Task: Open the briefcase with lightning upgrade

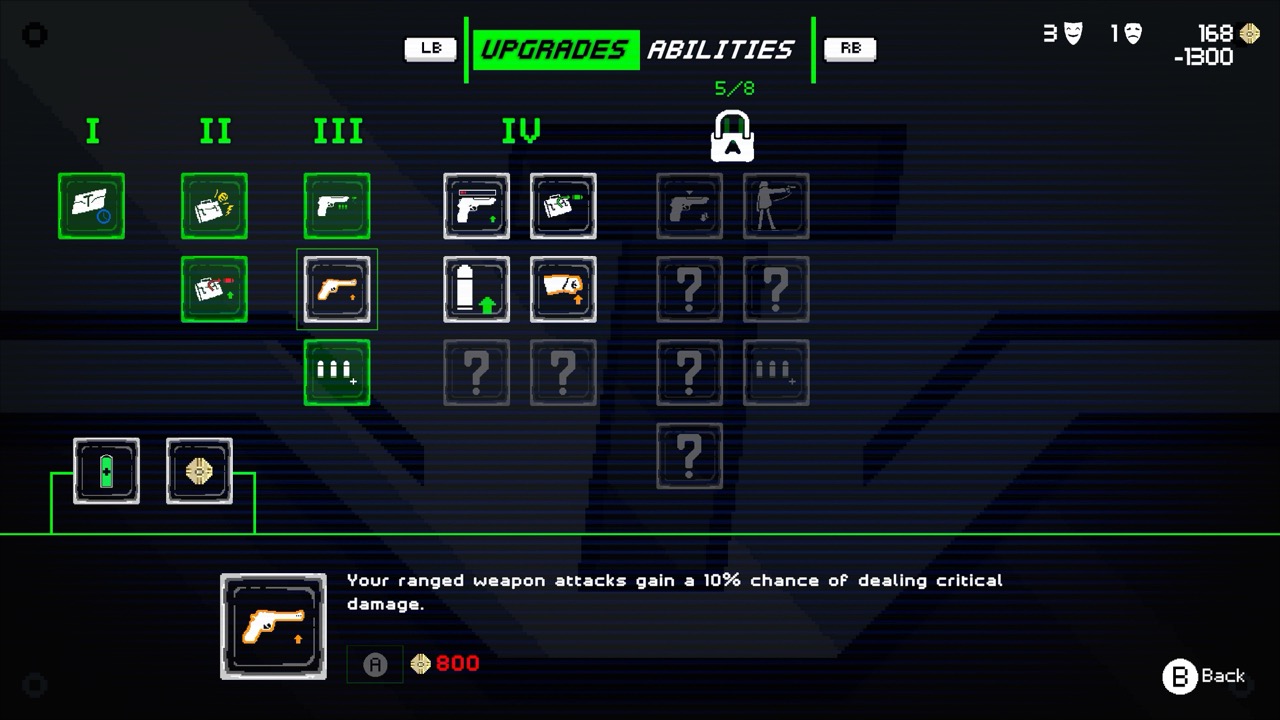Action: [215, 207]
